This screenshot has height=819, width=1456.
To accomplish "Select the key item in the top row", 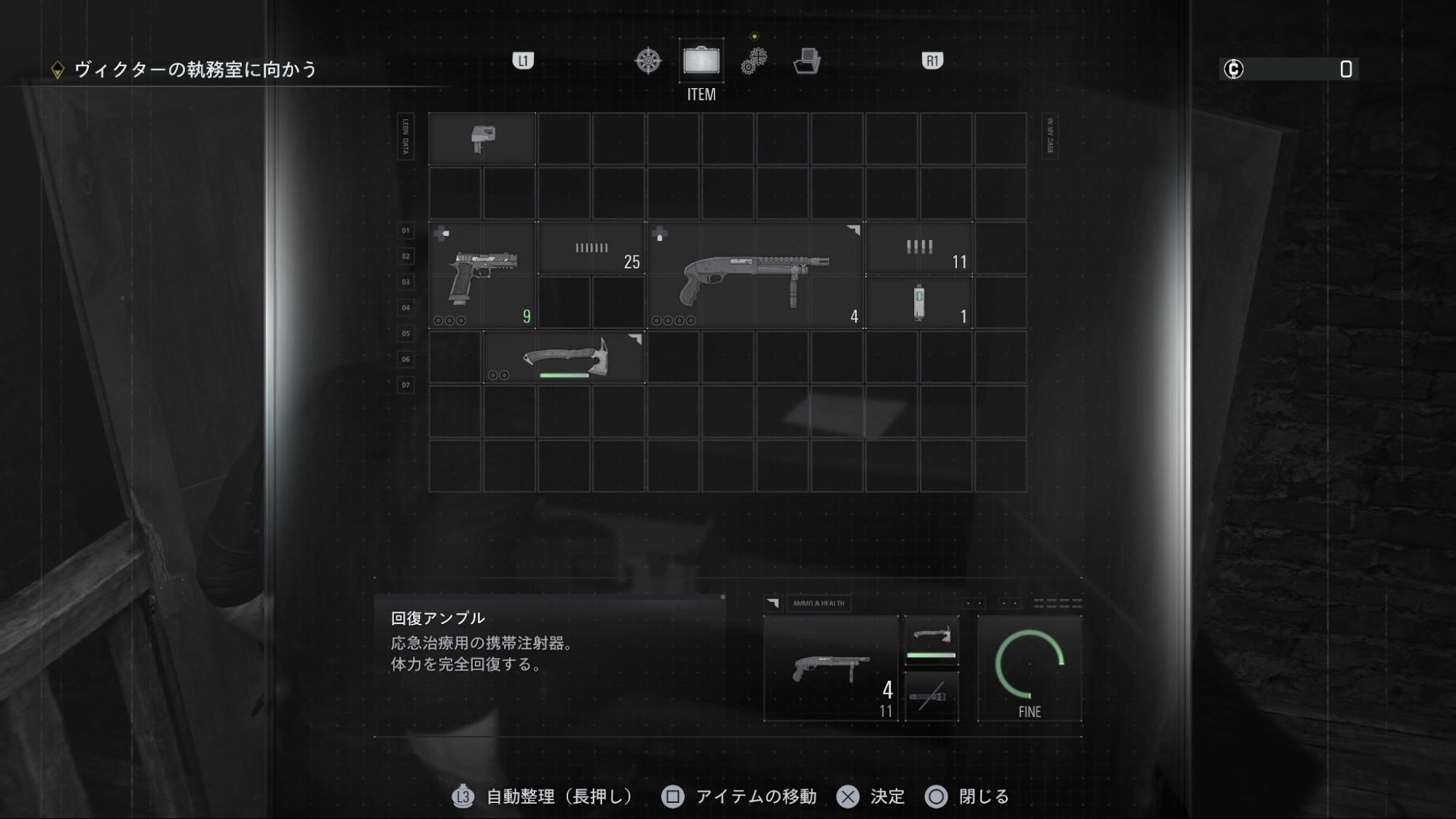I will click(x=483, y=139).
